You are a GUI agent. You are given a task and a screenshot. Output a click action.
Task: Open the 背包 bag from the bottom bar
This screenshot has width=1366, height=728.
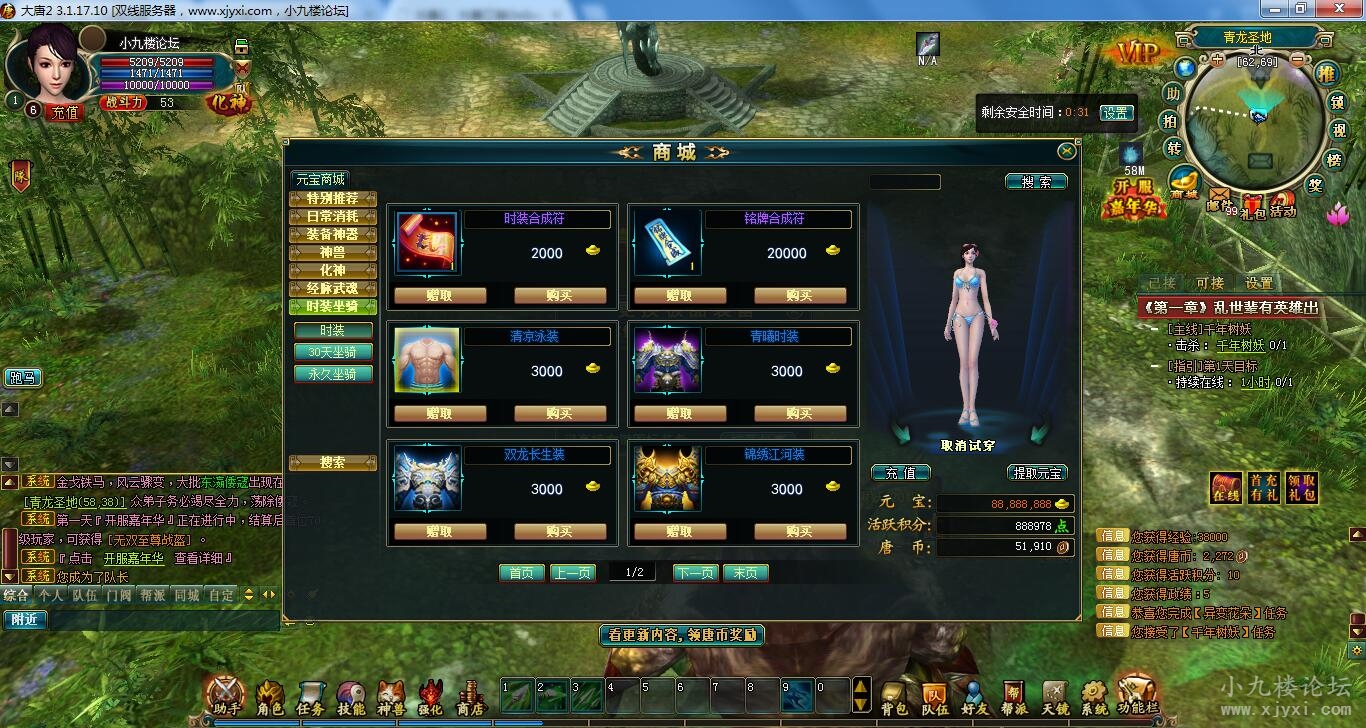[x=894, y=696]
